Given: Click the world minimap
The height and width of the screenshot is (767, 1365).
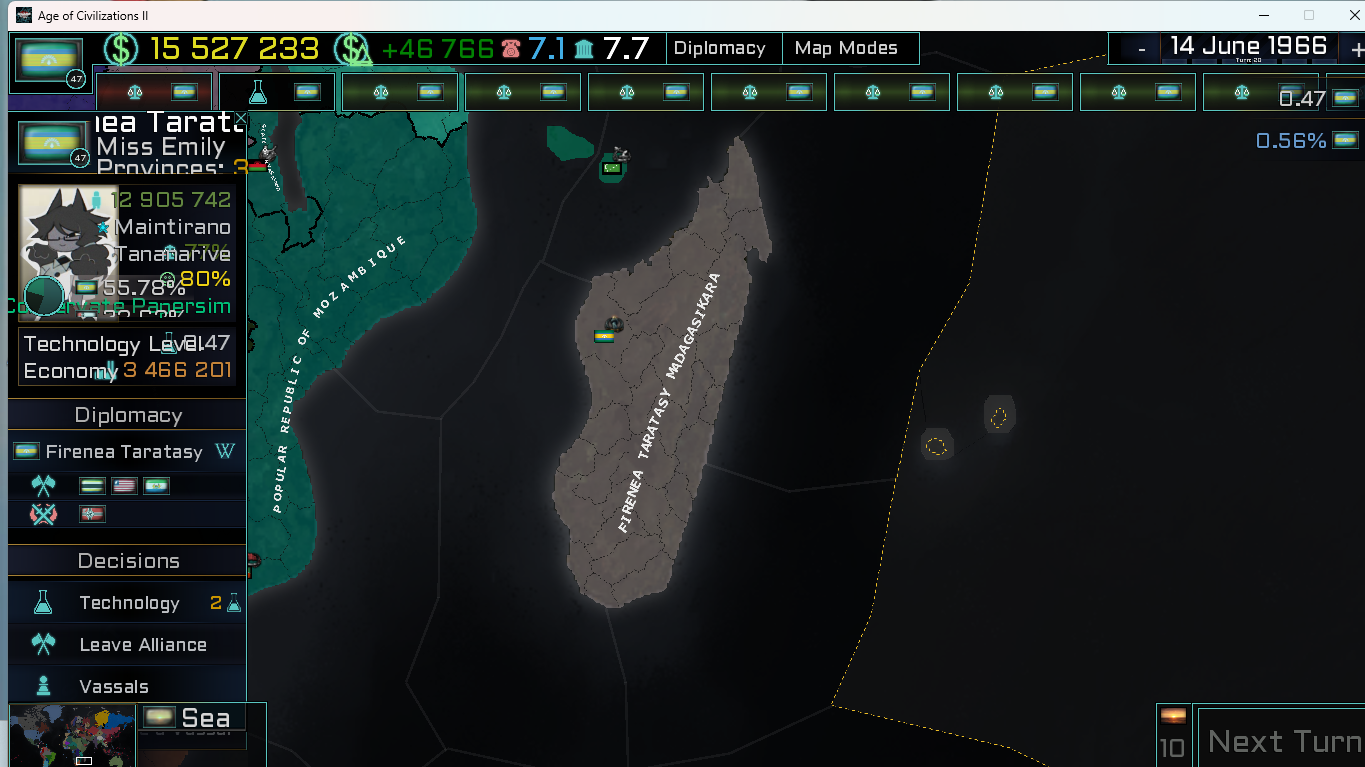Looking at the screenshot, I should pos(72,736).
